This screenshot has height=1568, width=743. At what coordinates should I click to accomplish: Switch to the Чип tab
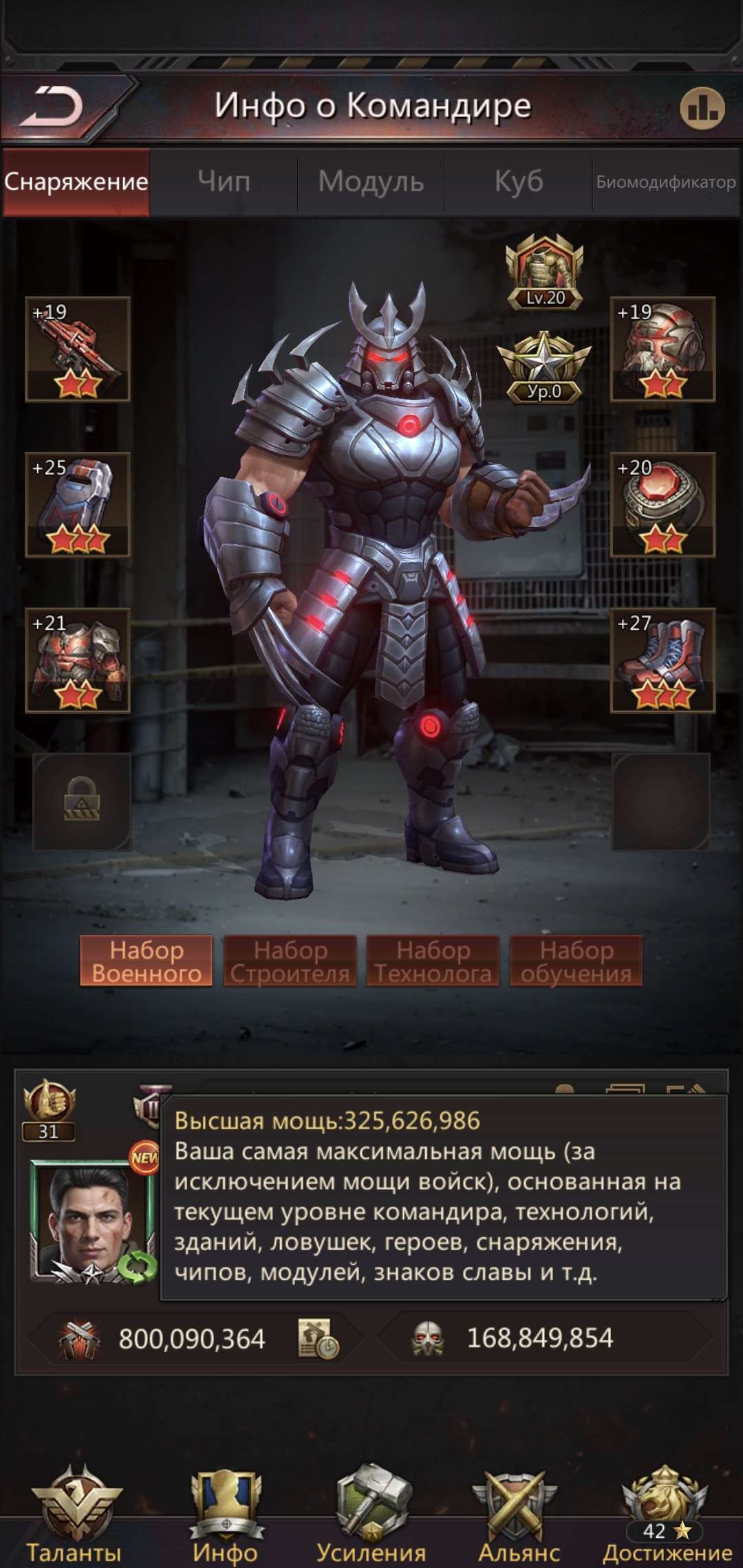click(224, 182)
